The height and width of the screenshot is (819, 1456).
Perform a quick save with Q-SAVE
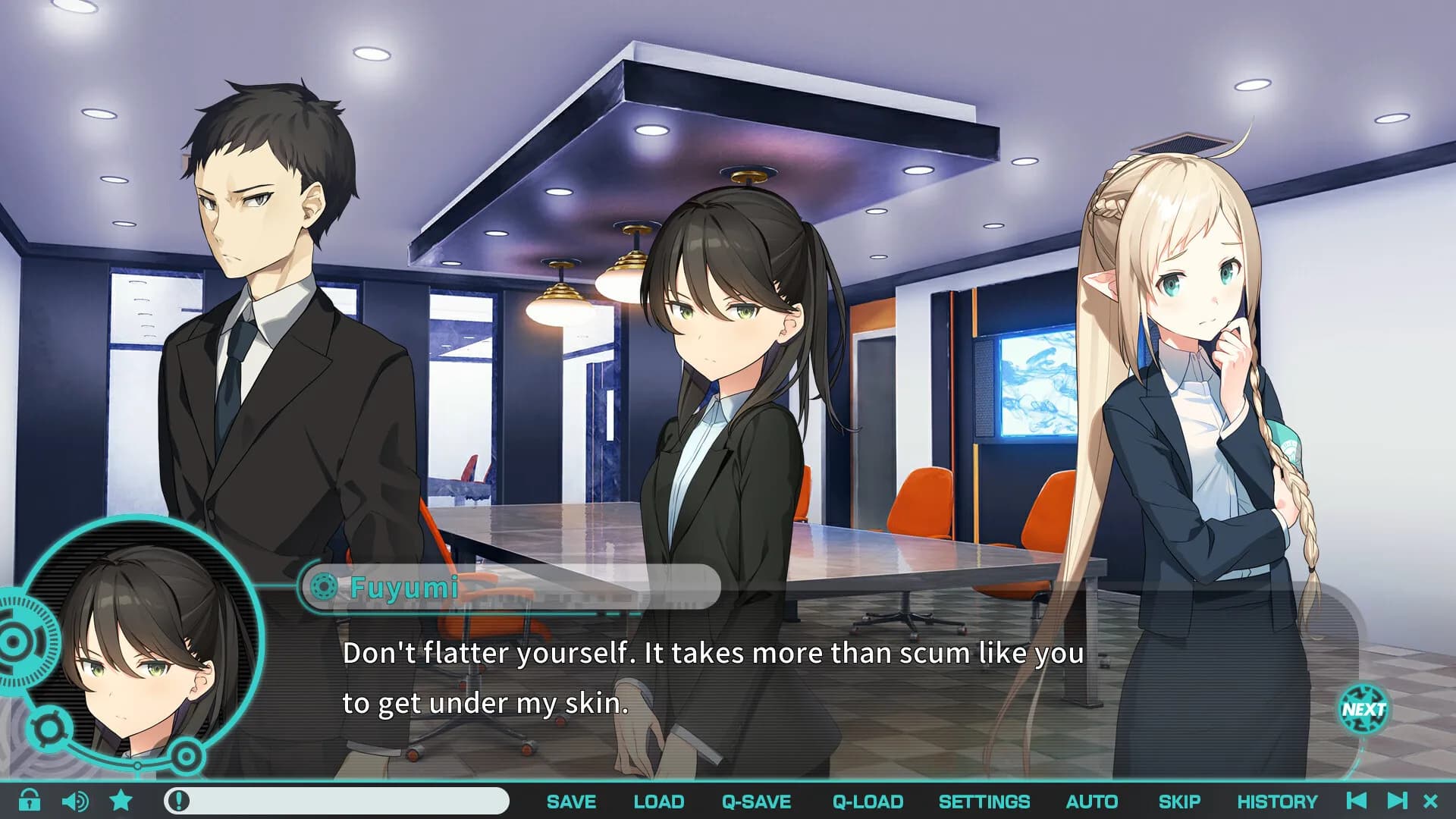[x=756, y=802]
